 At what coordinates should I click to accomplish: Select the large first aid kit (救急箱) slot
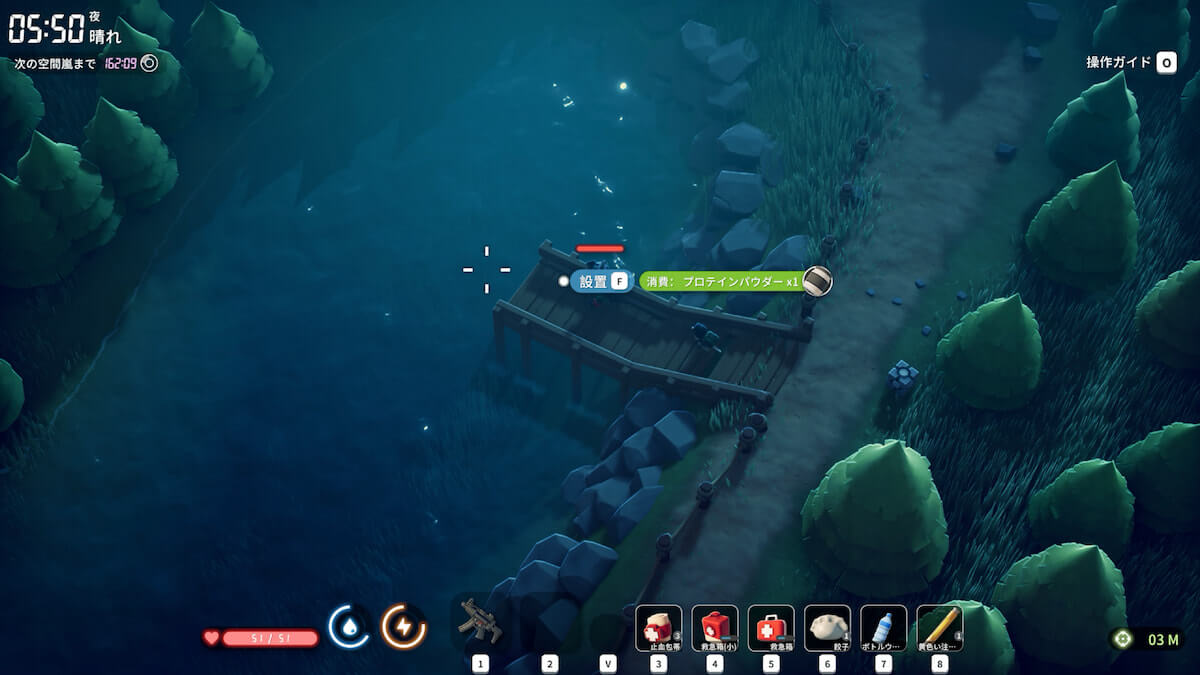[x=771, y=628]
